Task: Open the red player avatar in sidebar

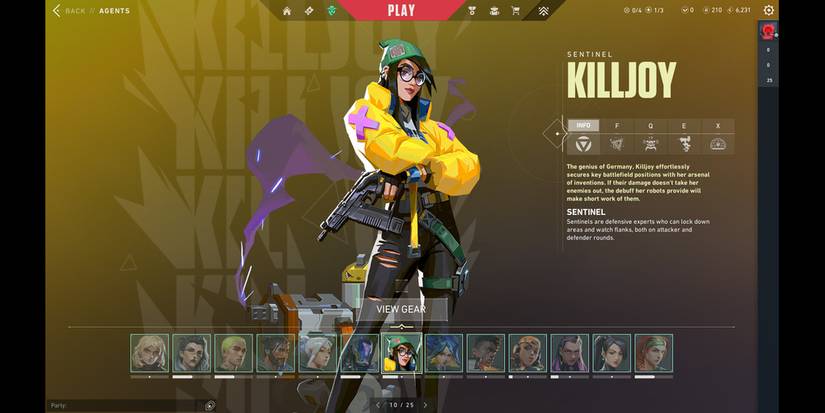Action: [768, 32]
